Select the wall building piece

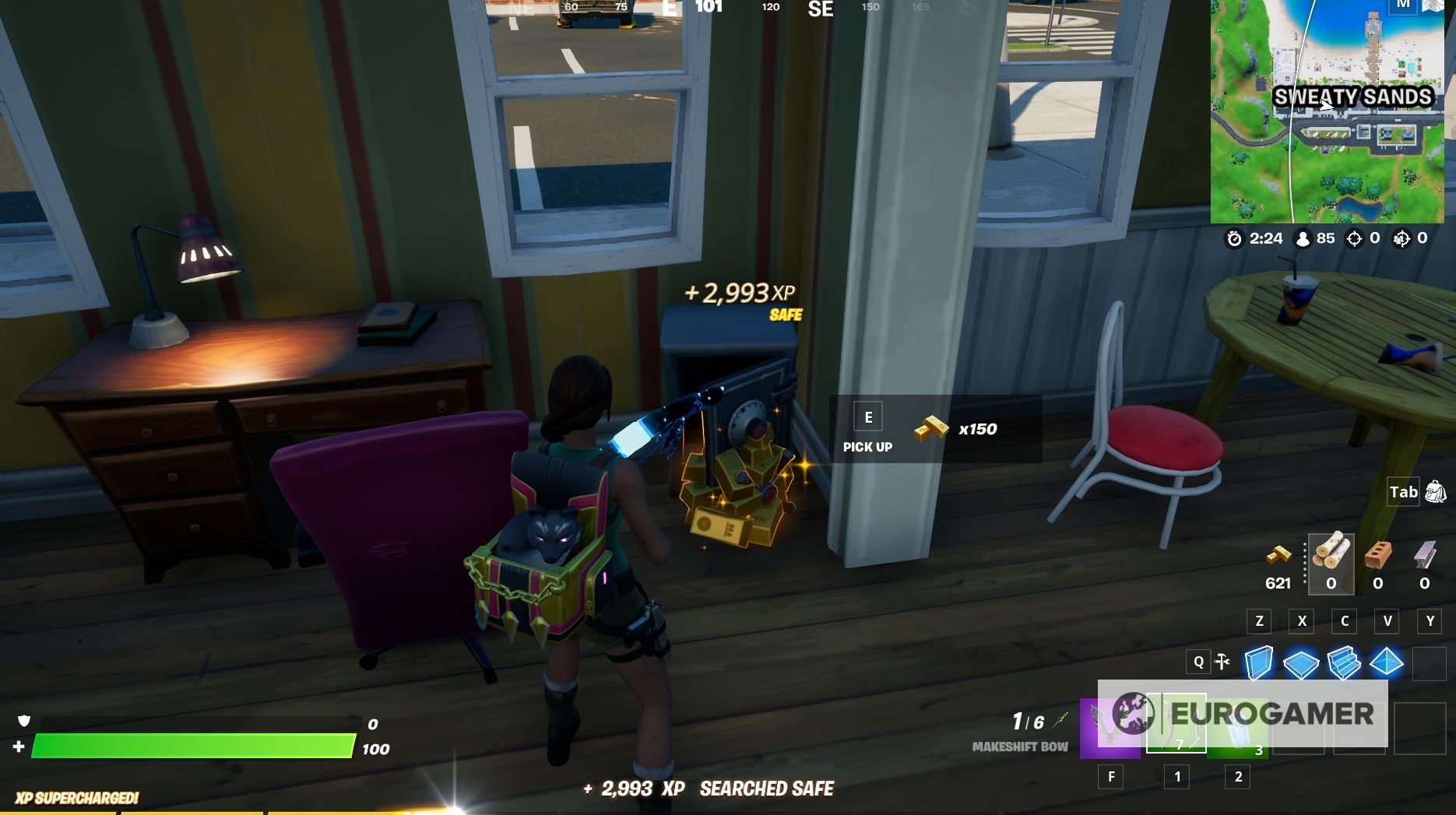coord(1261,664)
